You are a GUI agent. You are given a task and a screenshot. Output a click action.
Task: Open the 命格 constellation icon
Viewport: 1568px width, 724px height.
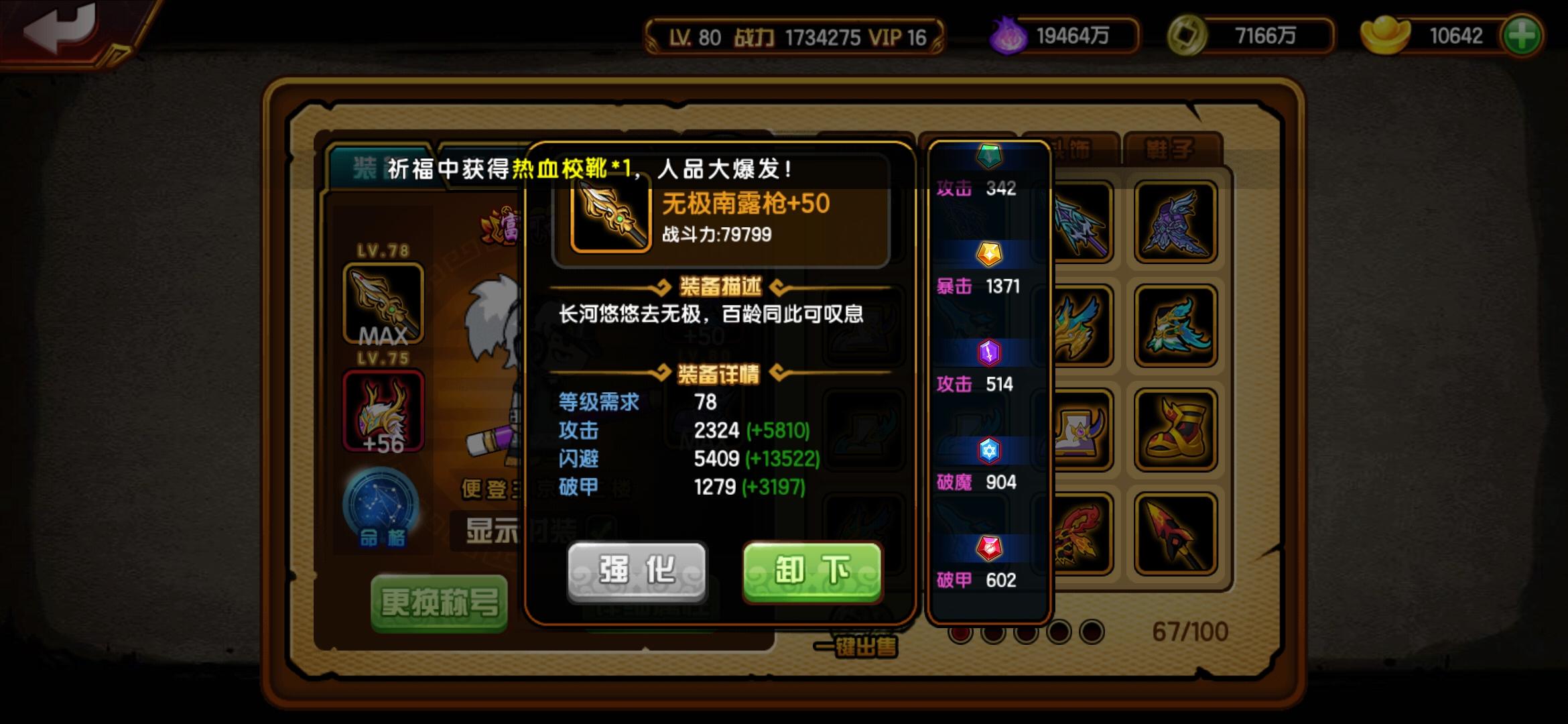[x=383, y=514]
